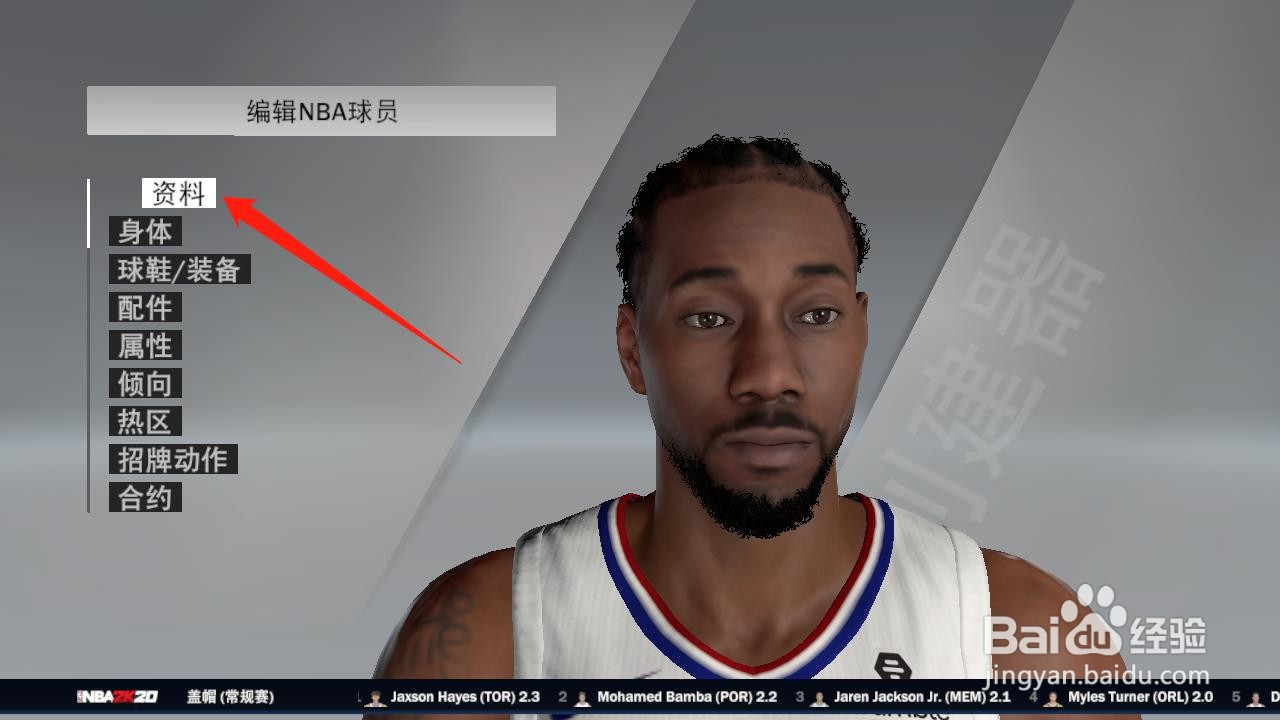Select the 身体 menu item

pyautogui.click(x=146, y=230)
